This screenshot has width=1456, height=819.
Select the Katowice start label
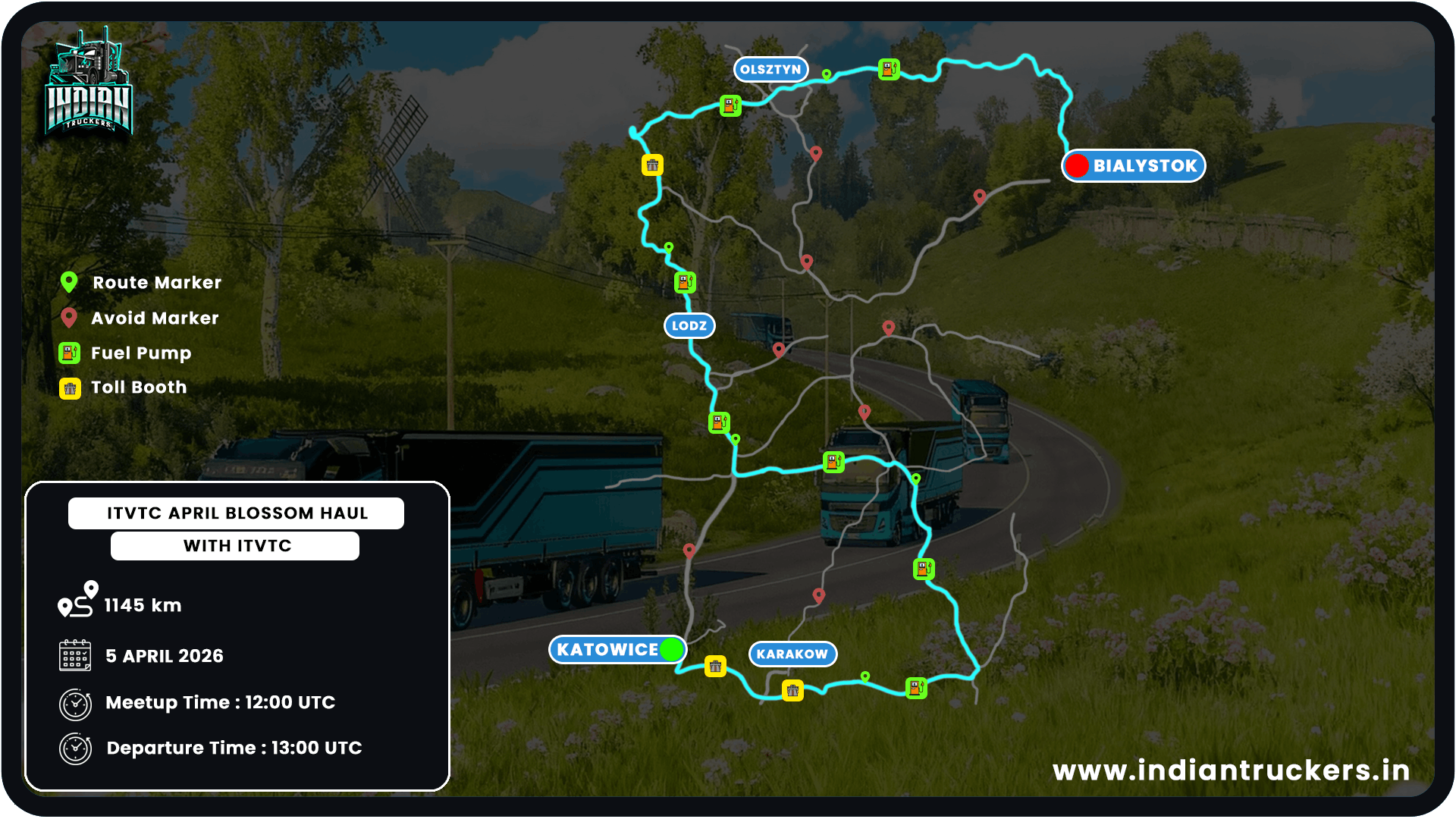(x=617, y=650)
